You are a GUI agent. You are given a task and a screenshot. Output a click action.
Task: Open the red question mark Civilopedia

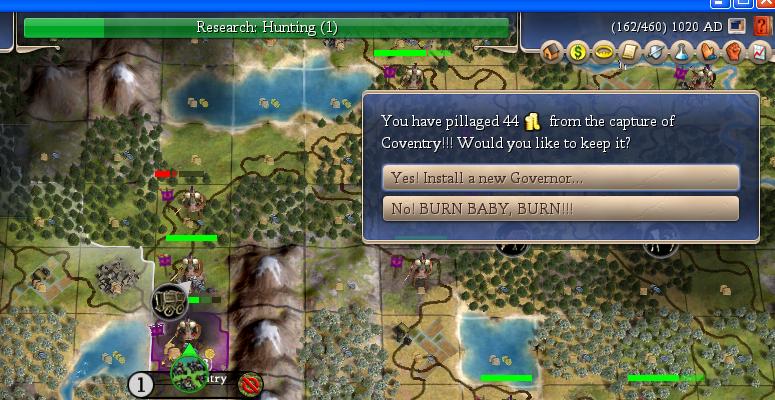point(762,26)
